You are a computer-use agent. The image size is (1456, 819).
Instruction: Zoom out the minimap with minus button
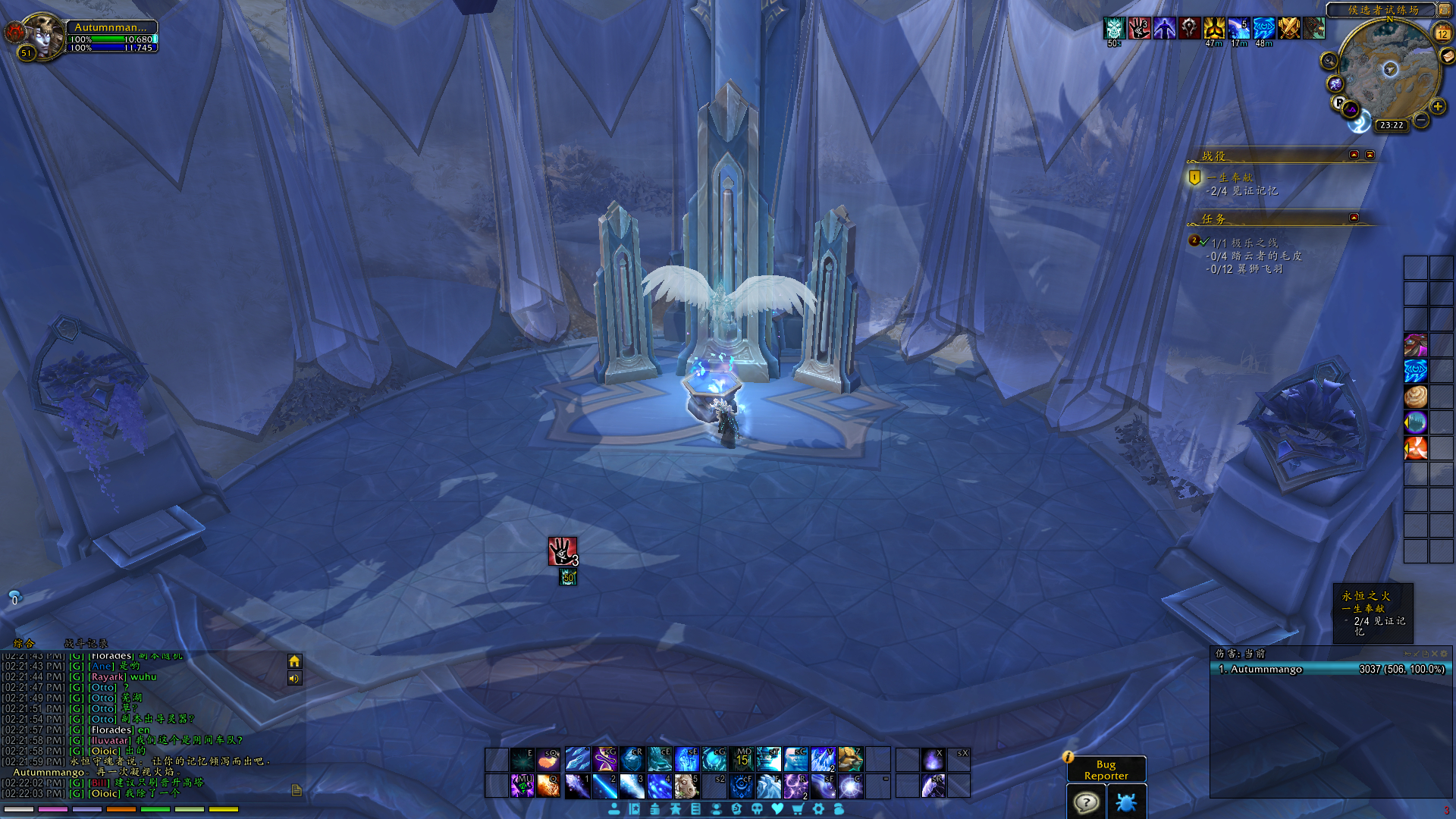[1421, 120]
